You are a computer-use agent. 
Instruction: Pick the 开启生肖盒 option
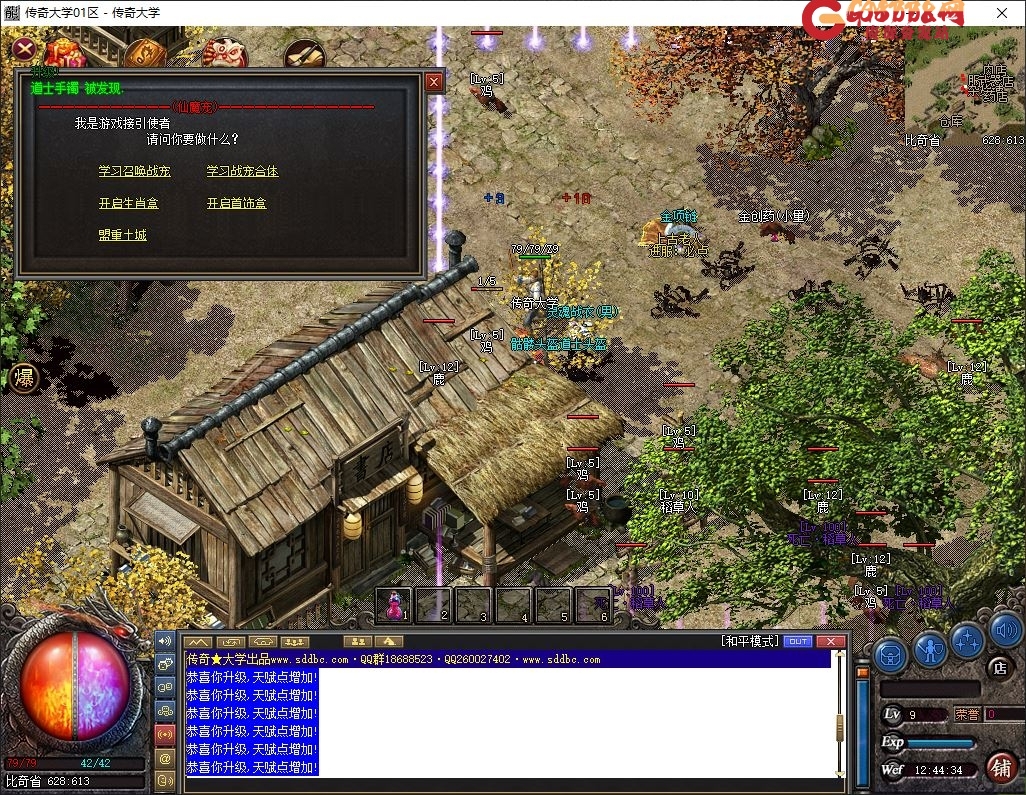click(x=128, y=203)
